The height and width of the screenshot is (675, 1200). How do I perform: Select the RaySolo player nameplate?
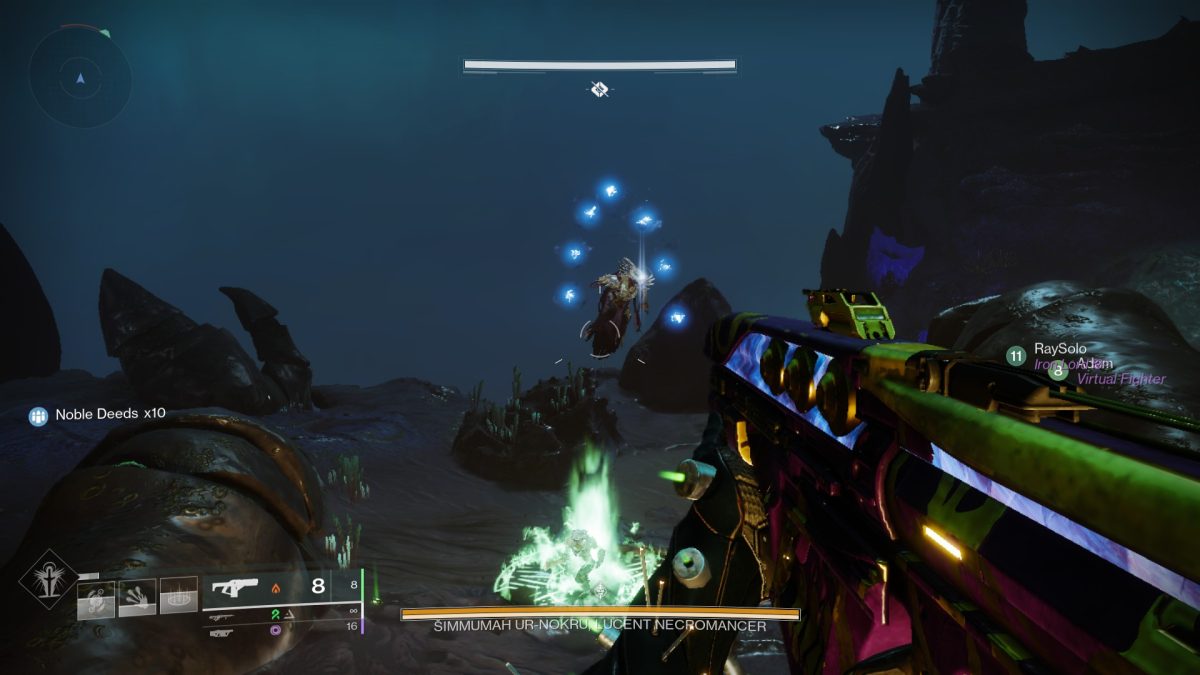click(x=1059, y=349)
